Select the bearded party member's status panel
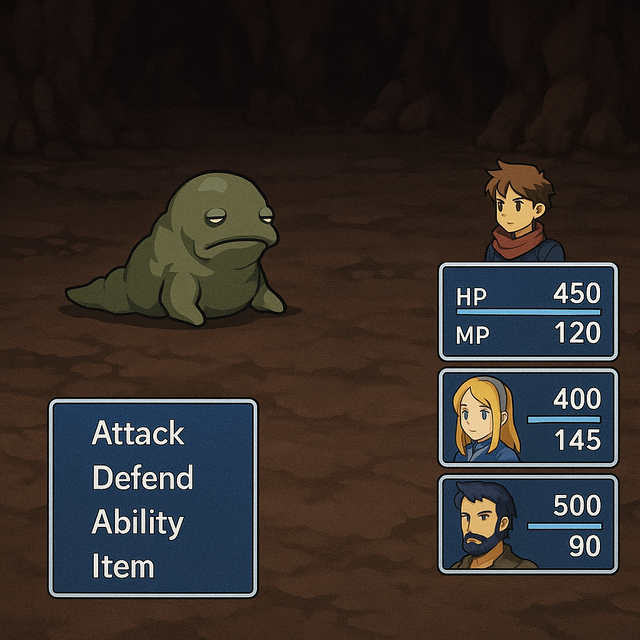The width and height of the screenshot is (640, 640). click(528, 525)
